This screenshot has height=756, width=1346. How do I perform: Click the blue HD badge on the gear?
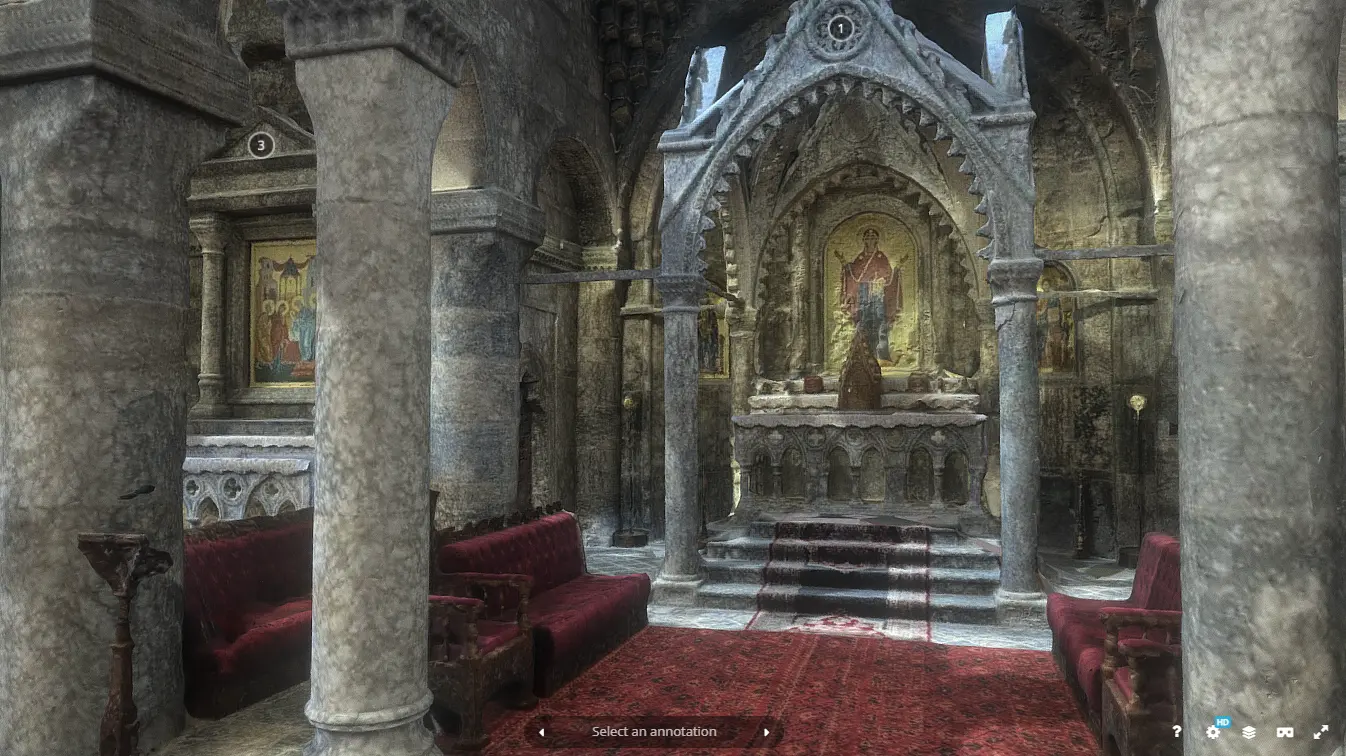coord(1222,721)
